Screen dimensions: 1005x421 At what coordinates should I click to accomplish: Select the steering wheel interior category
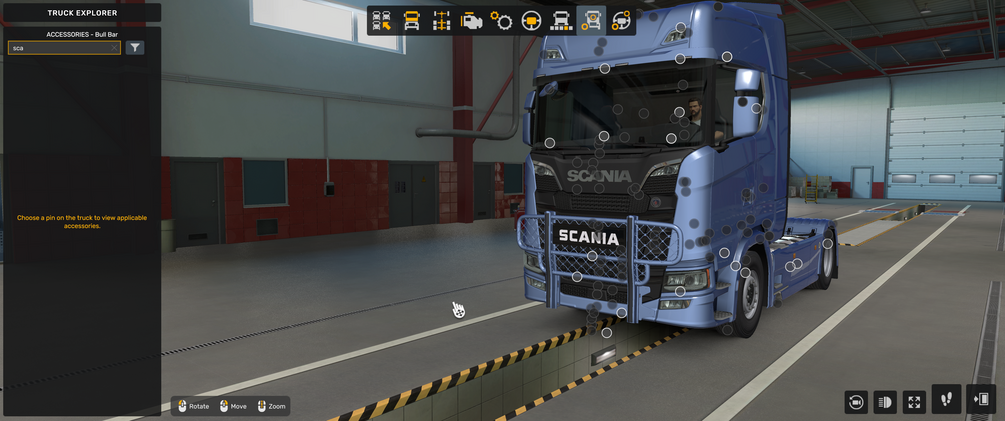coord(532,21)
